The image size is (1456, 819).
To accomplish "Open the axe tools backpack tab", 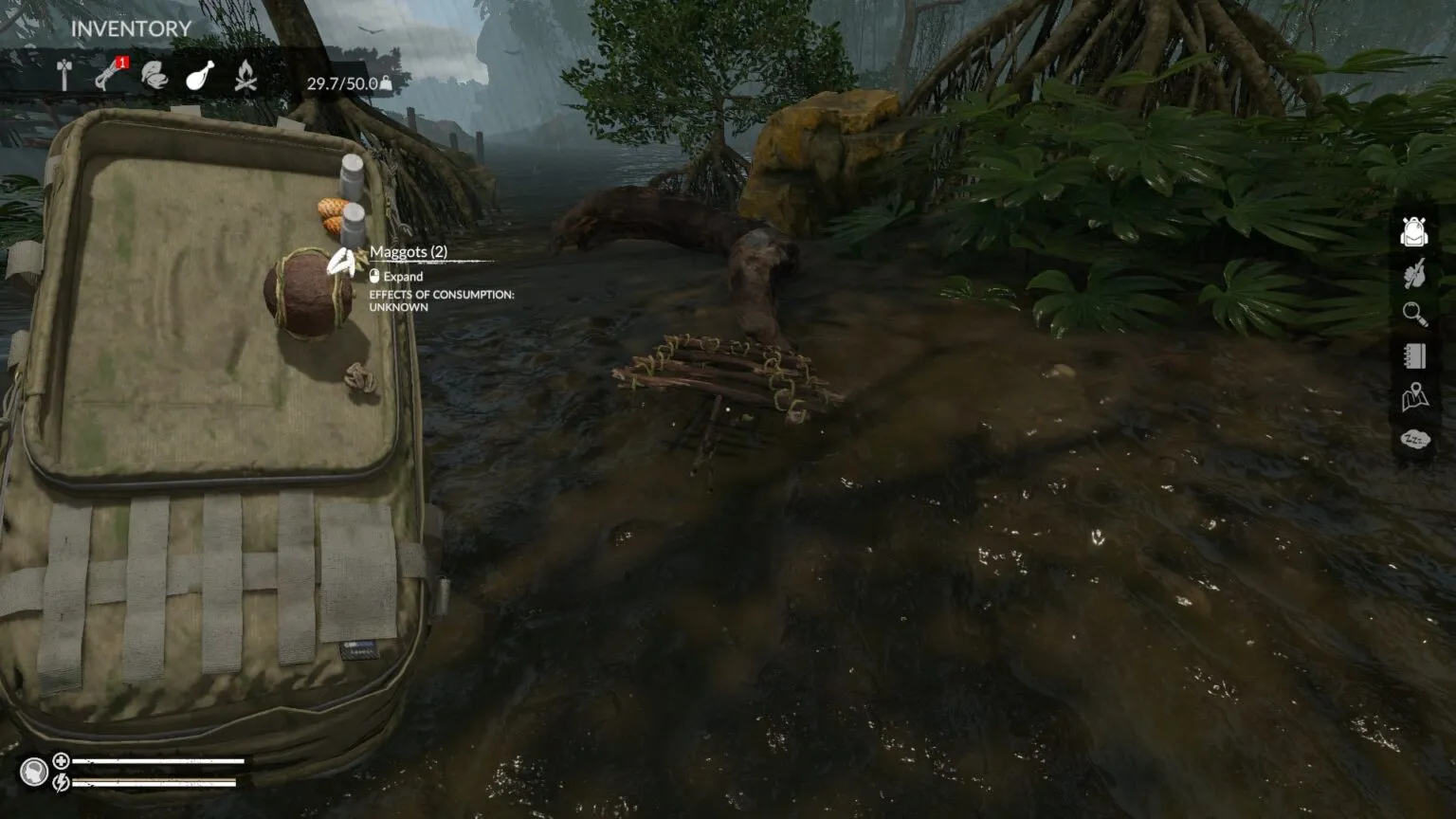I will pyautogui.click(x=64, y=76).
